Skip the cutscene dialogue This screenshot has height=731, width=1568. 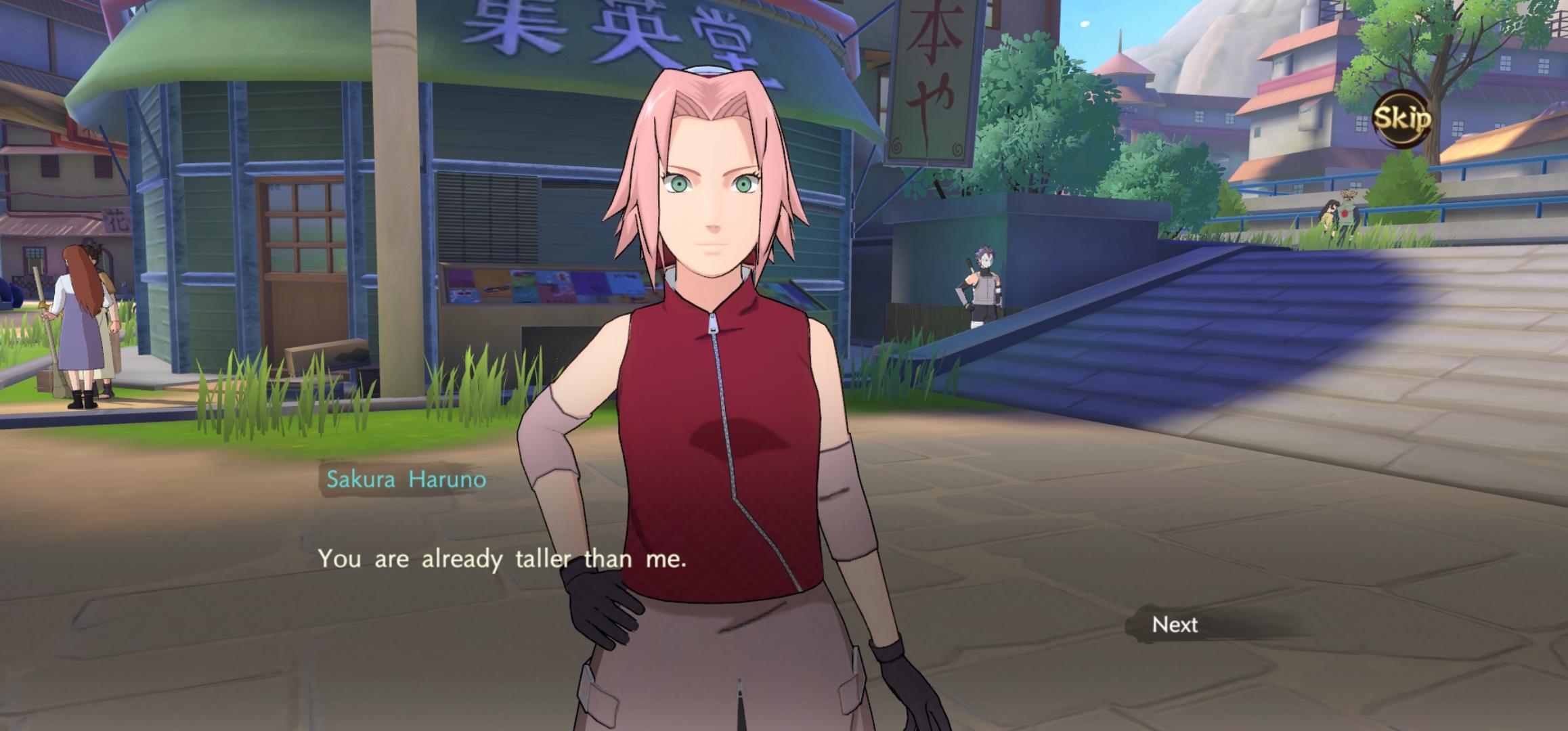pos(1401,119)
